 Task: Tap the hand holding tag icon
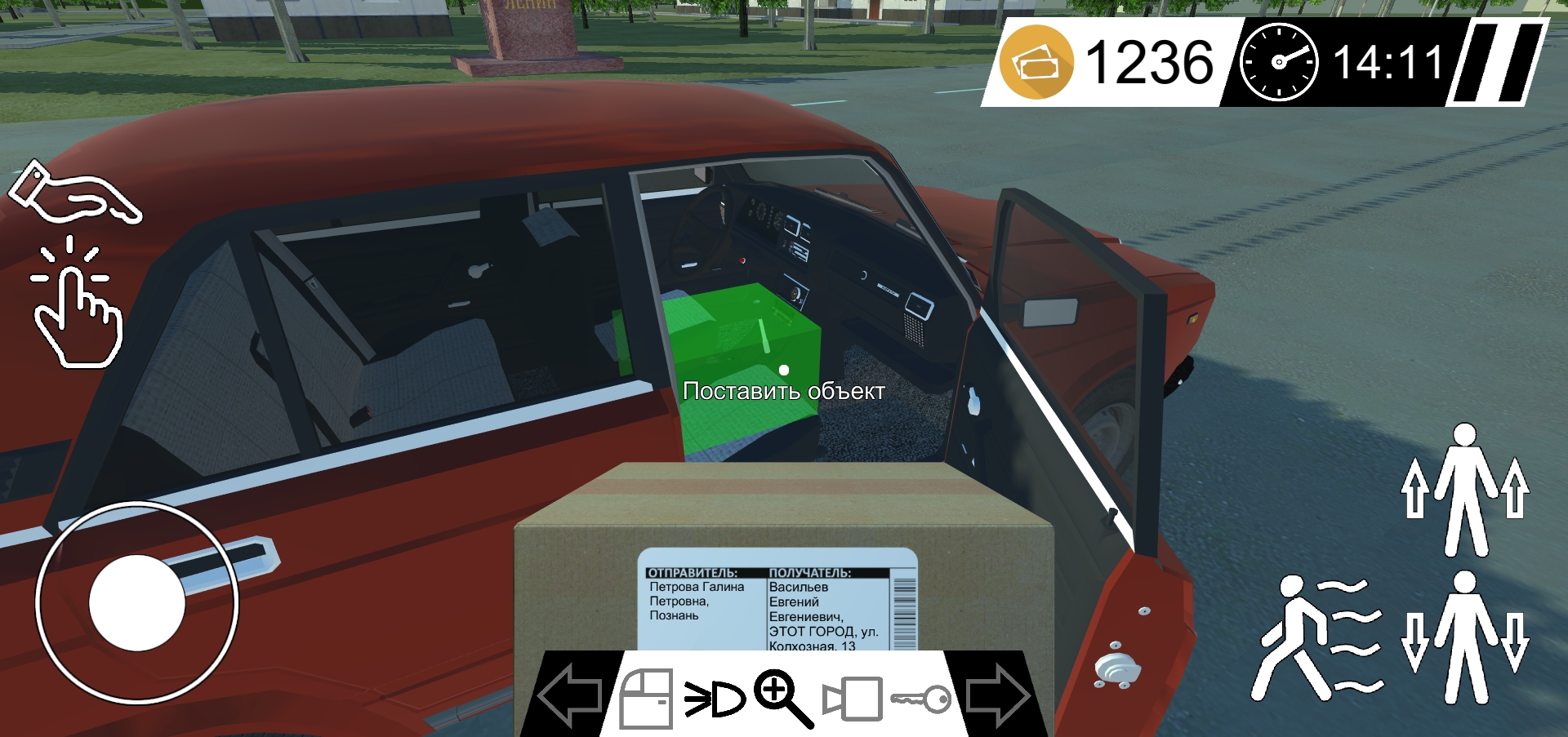73,193
